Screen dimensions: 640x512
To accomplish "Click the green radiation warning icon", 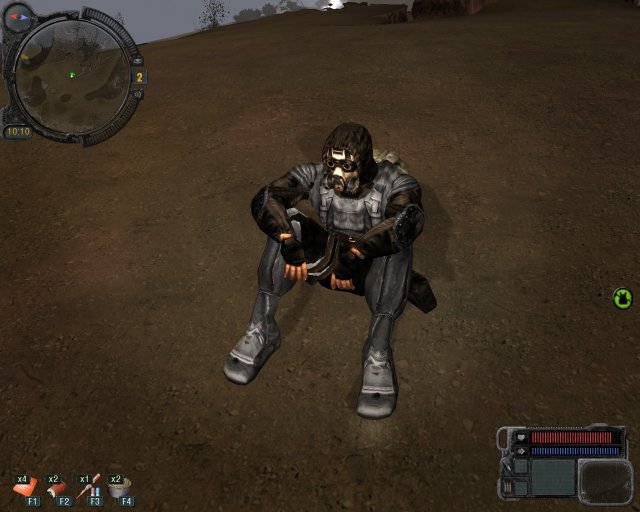I will [623, 298].
